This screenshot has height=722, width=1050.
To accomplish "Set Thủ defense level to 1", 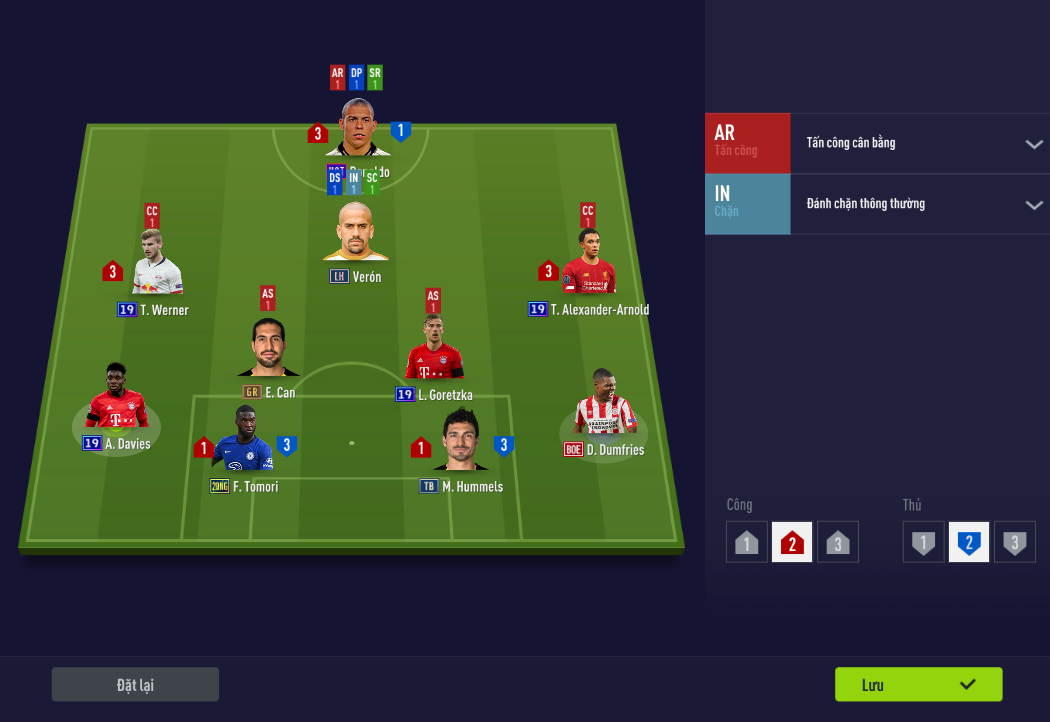I will coord(923,543).
